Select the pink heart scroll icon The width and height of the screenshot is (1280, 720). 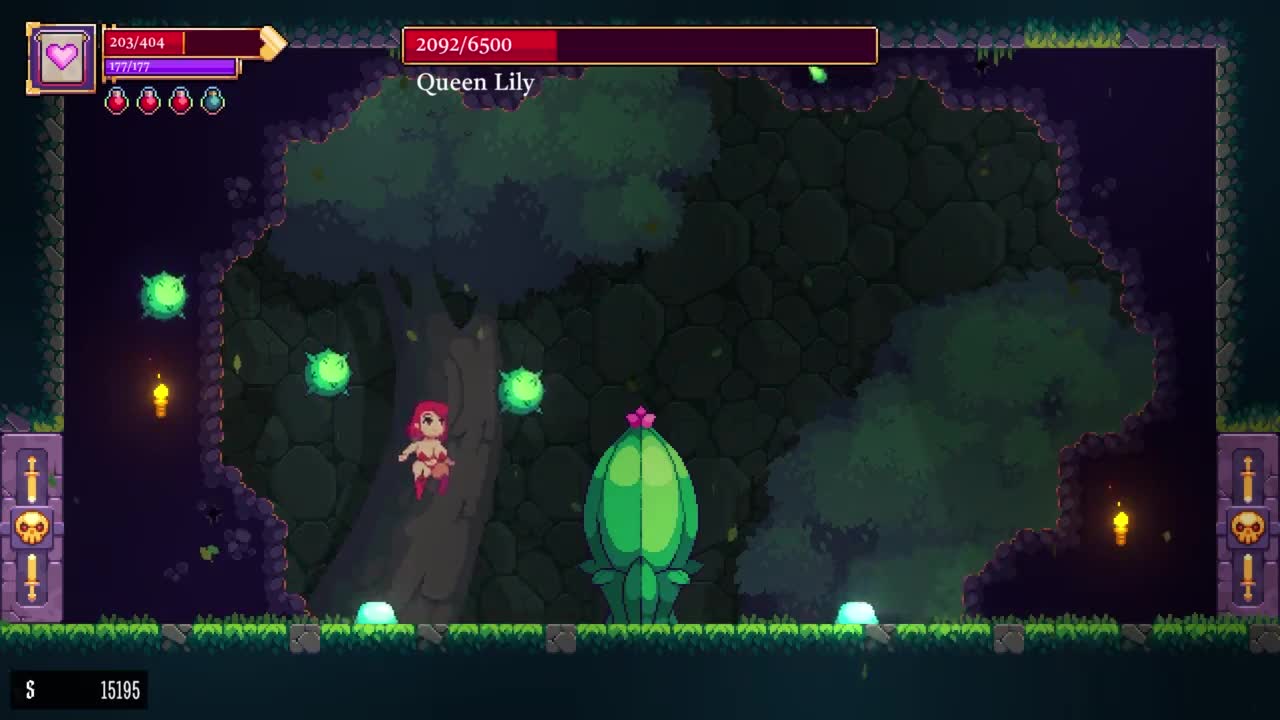pos(62,58)
